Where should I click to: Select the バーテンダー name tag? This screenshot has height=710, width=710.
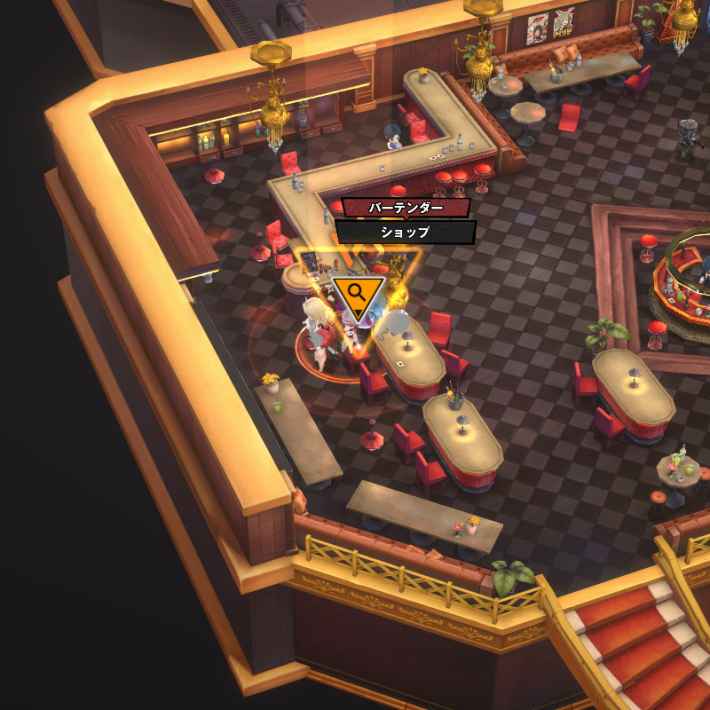[x=405, y=208]
